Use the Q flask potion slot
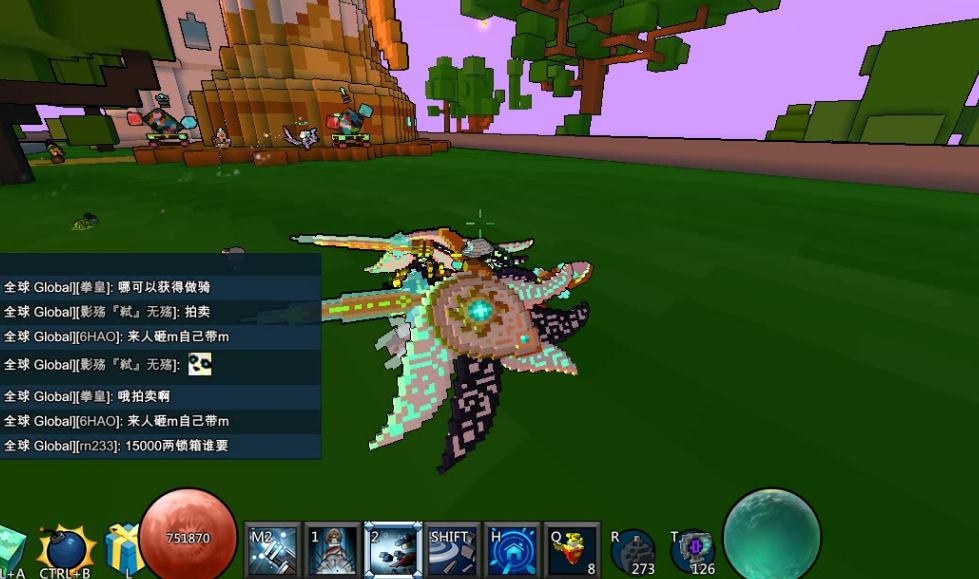979x579 pixels. [x=572, y=550]
